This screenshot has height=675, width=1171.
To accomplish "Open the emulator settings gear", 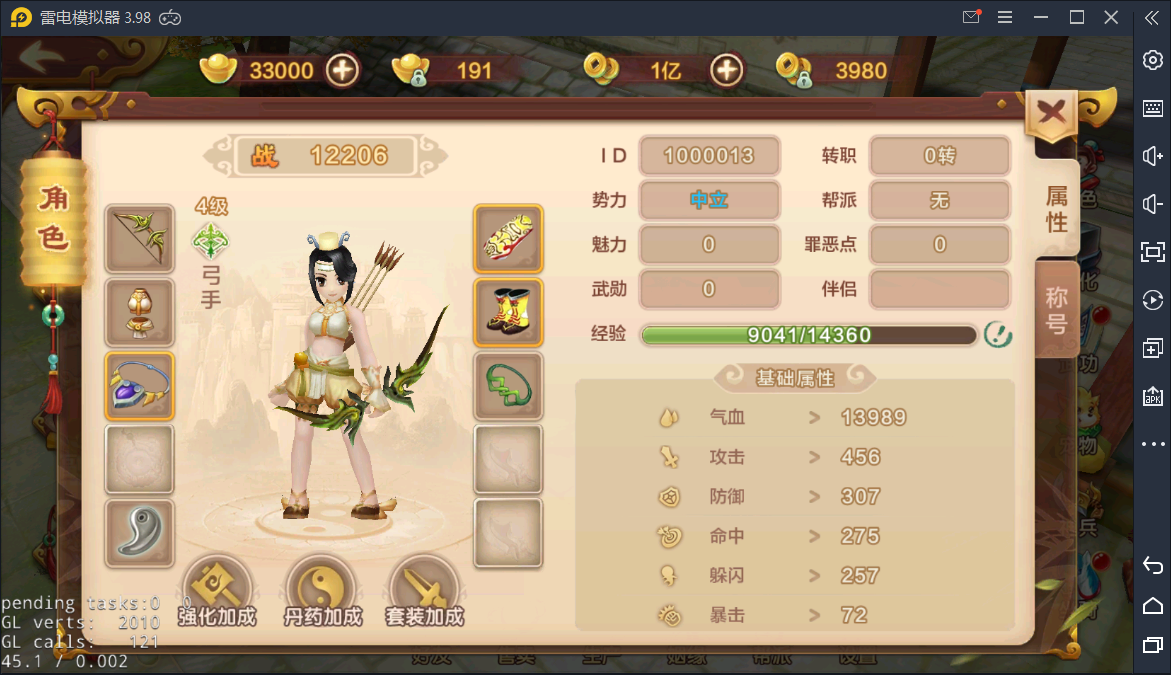I will [x=1152, y=60].
